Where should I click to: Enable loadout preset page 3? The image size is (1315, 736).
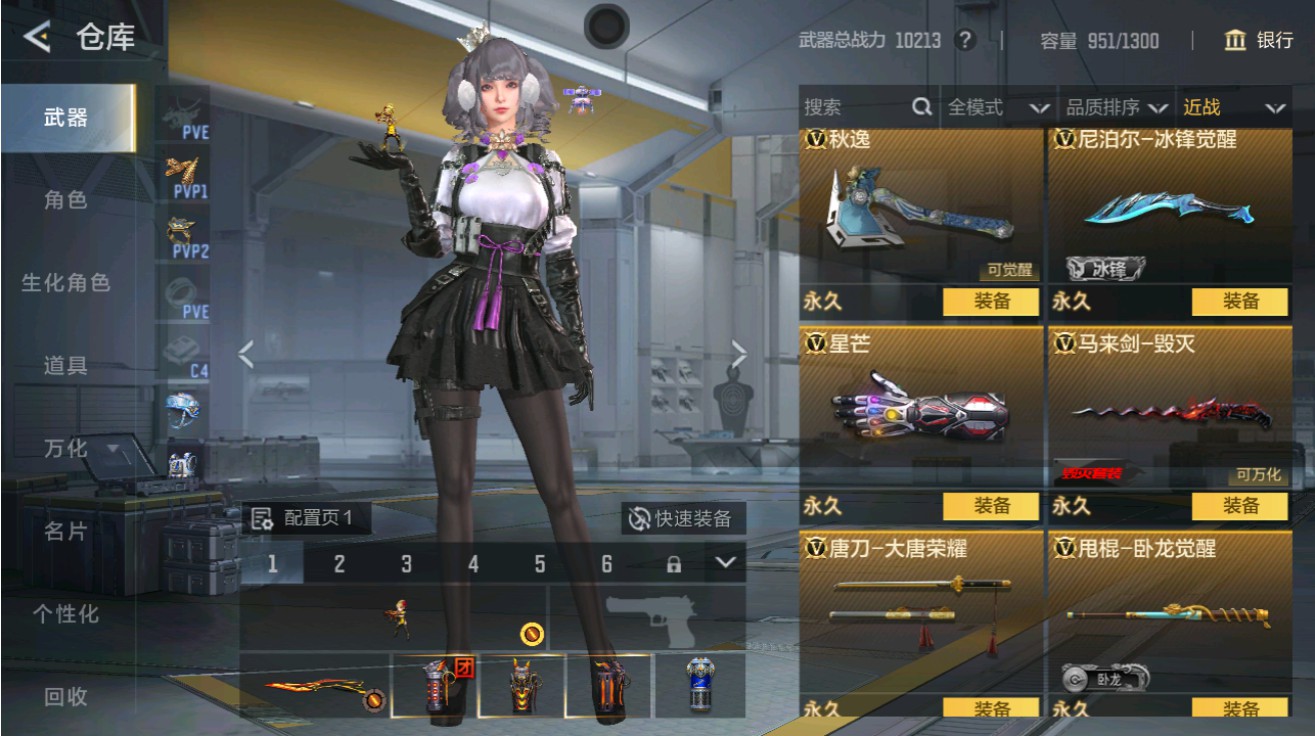pos(407,563)
